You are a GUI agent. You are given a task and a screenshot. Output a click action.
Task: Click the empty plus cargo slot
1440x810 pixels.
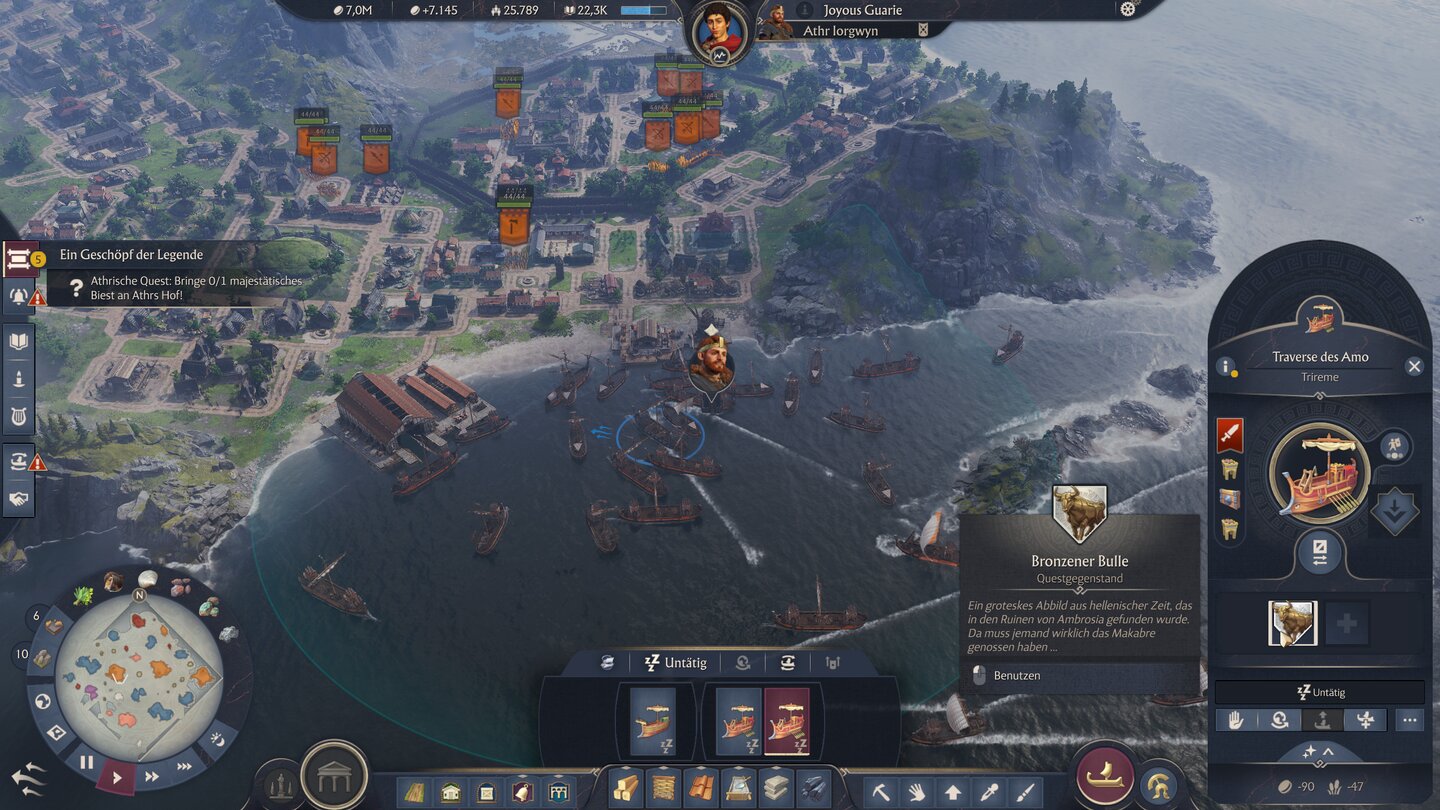1347,623
